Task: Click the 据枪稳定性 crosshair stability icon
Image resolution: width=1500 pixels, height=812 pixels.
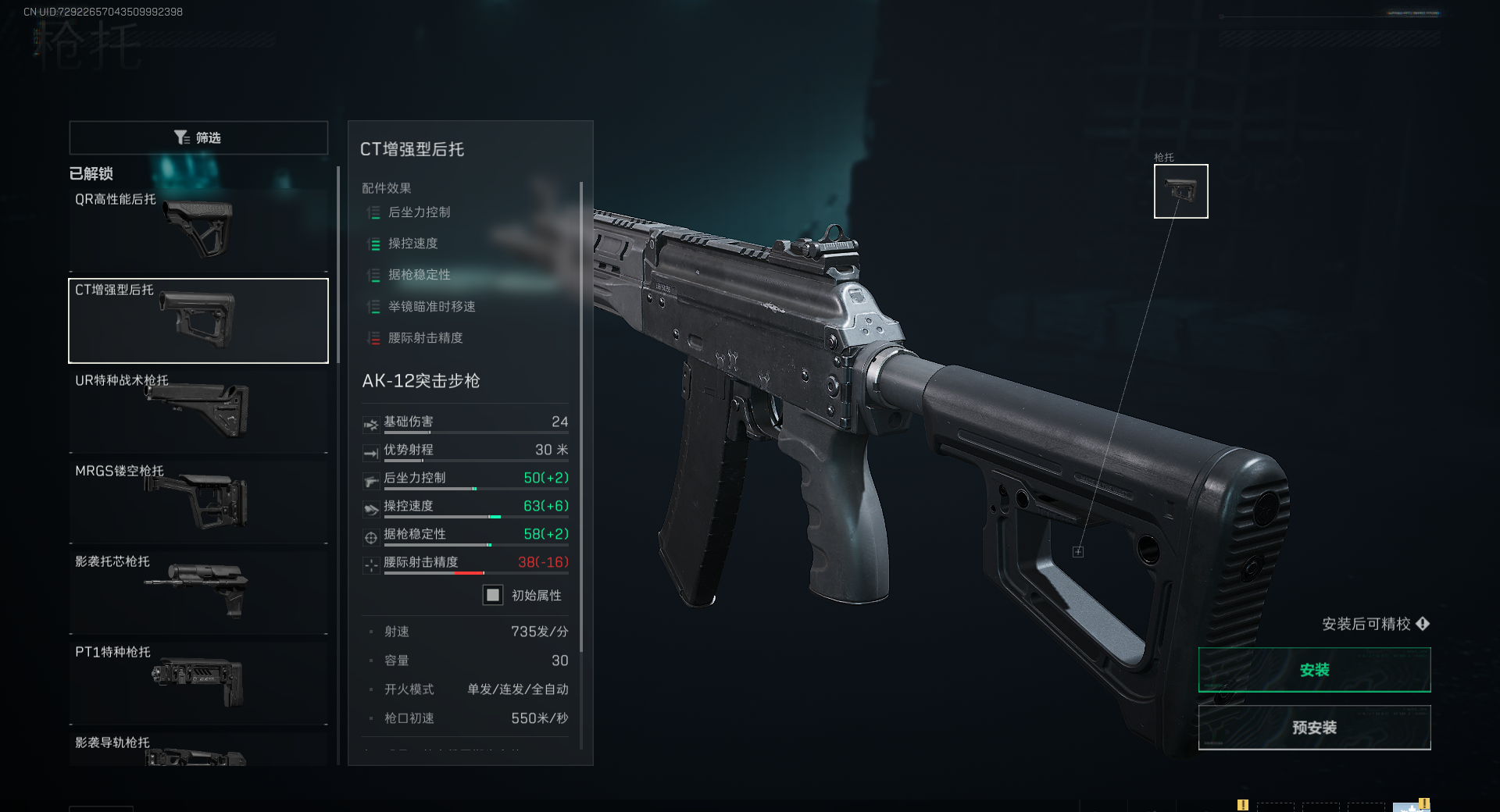Action: point(370,536)
